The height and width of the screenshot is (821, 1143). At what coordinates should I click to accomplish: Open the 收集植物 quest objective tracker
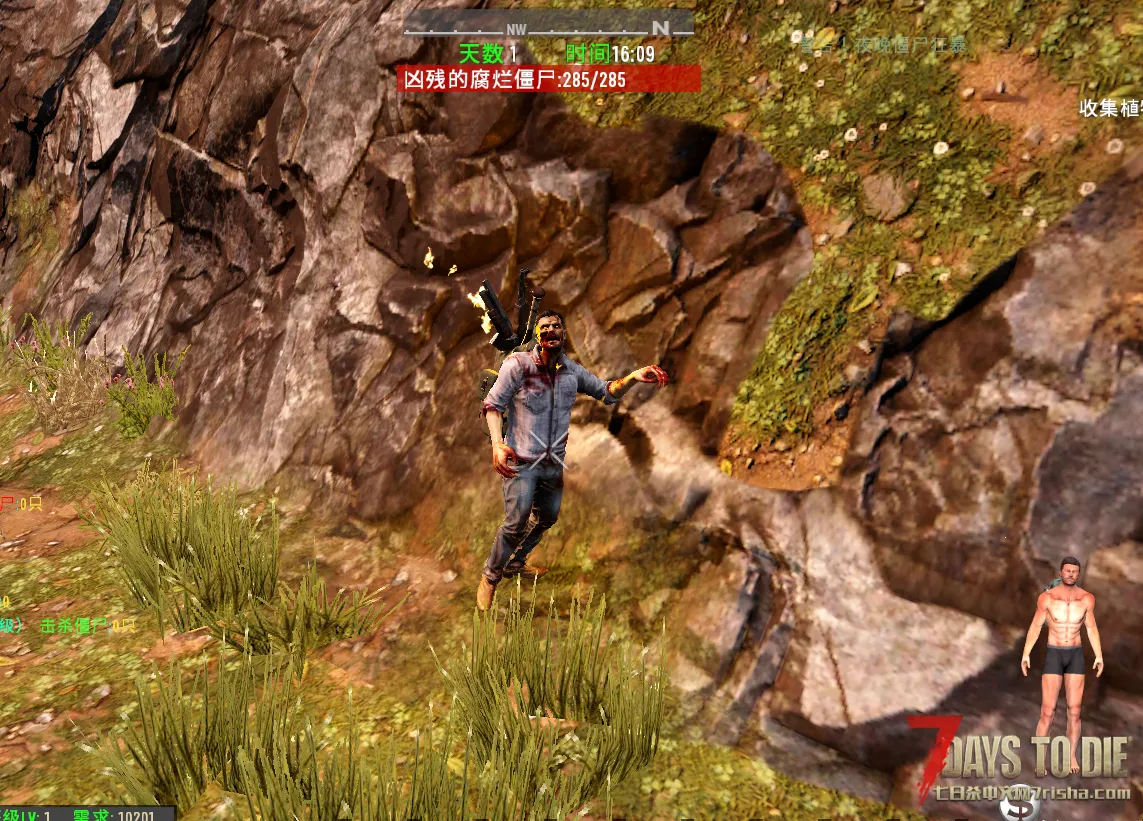(x=1110, y=107)
